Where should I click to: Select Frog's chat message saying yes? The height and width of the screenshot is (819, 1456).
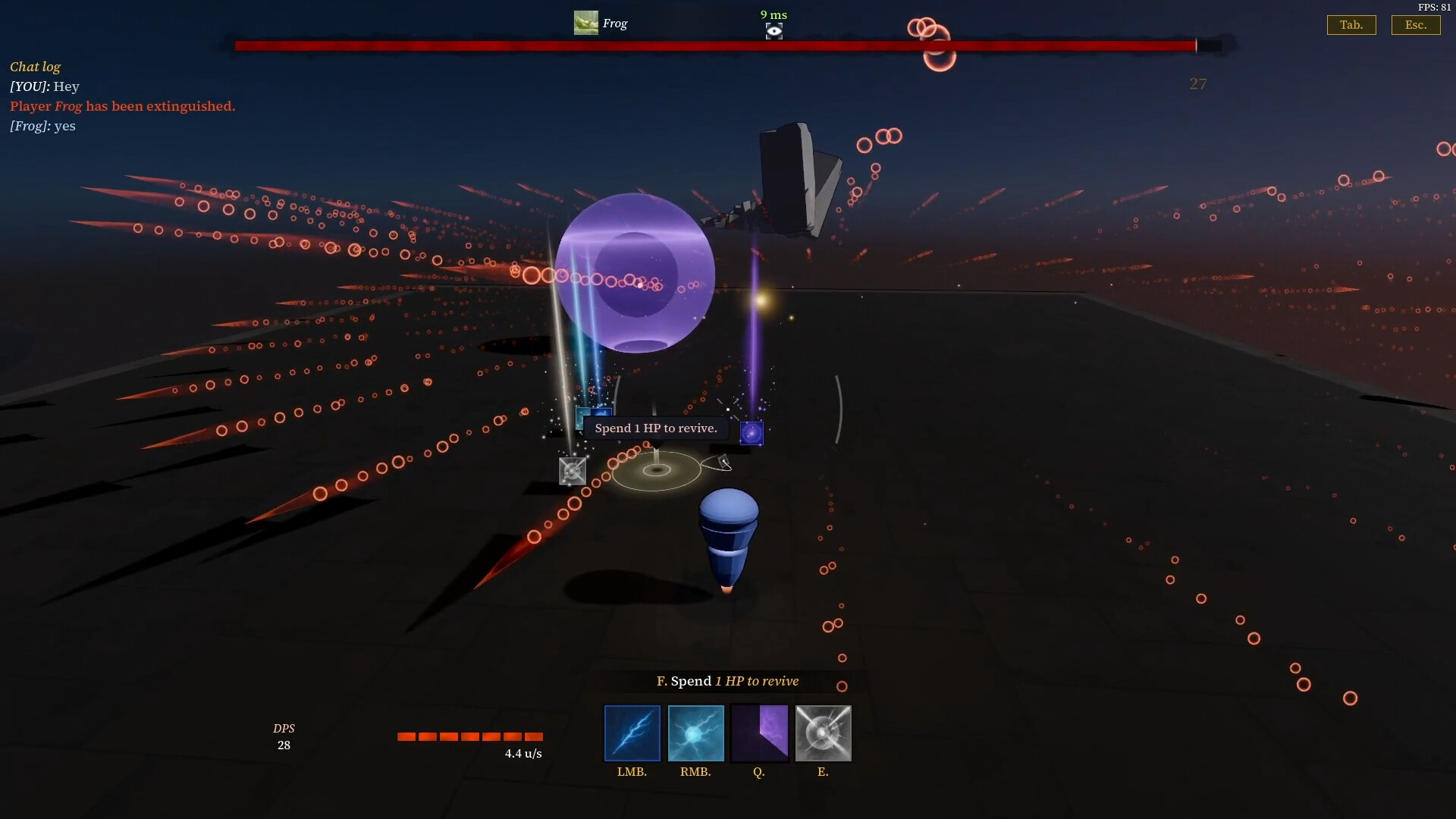tap(42, 126)
